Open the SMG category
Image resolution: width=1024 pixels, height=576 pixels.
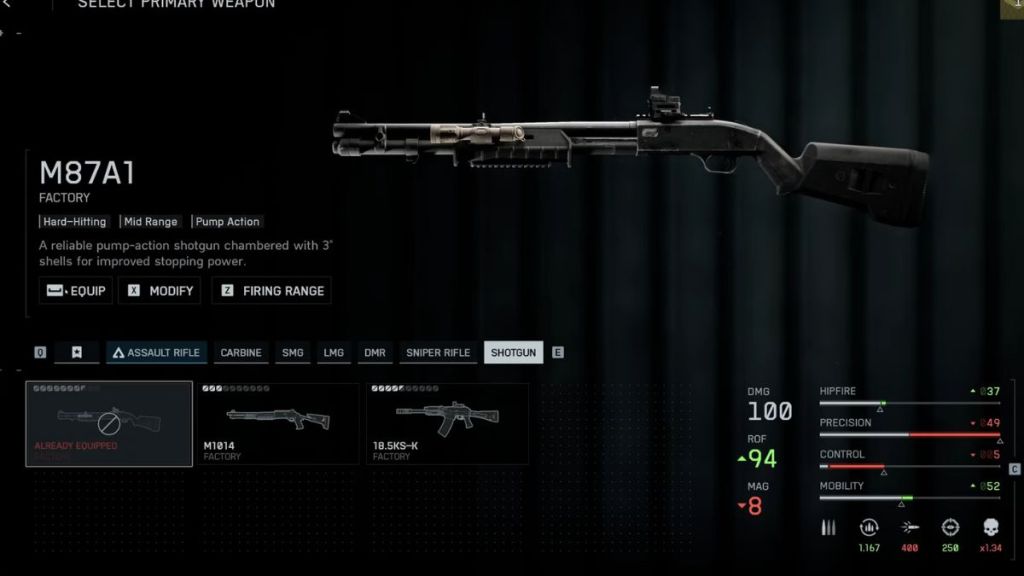coord(293,353)
